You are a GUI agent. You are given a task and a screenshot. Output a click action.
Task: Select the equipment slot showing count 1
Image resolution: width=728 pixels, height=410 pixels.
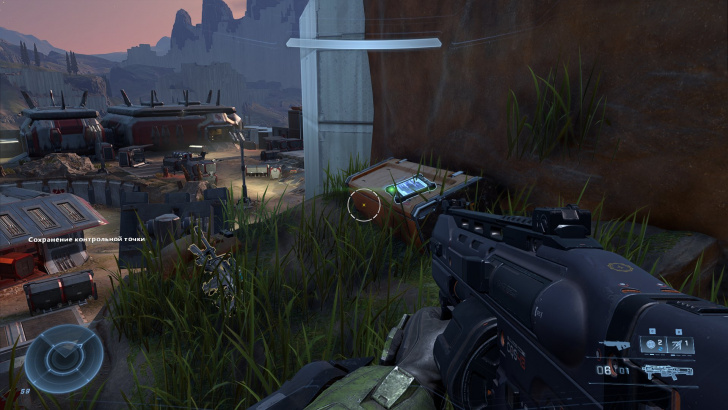pyautogui.click(x=682, y=345)
